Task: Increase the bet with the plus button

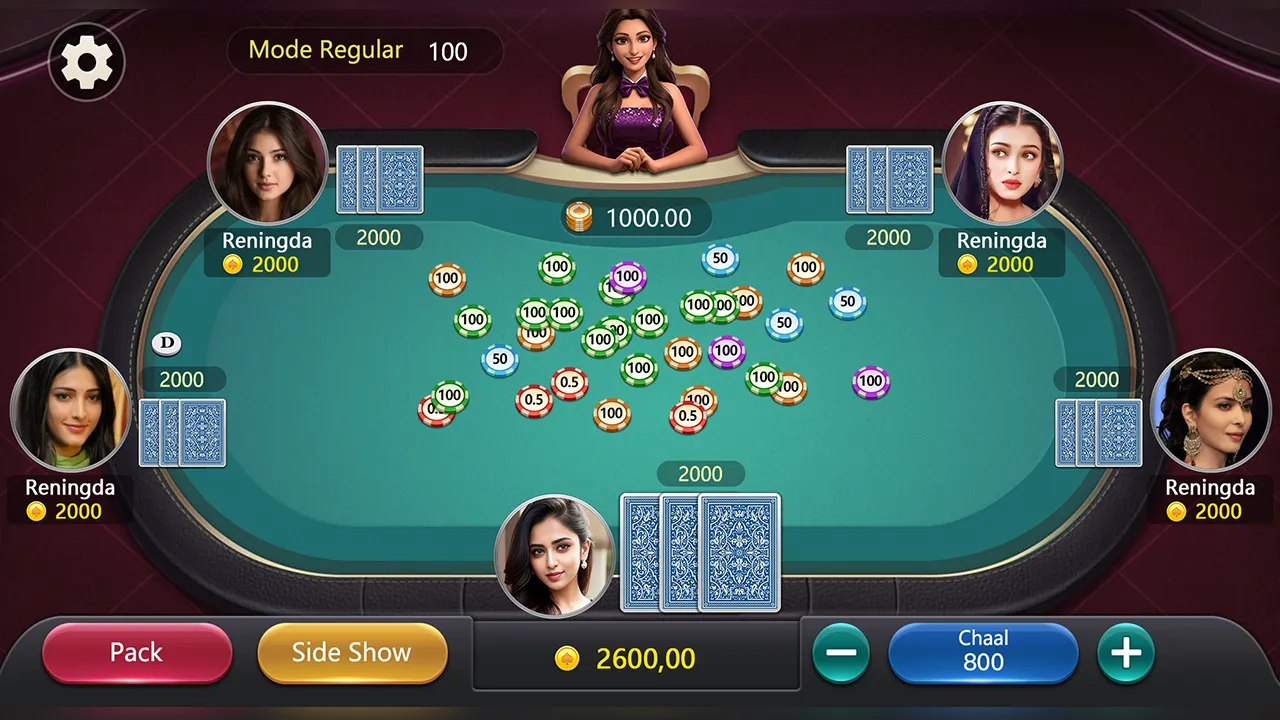Action: click(x=1126, y=653)
